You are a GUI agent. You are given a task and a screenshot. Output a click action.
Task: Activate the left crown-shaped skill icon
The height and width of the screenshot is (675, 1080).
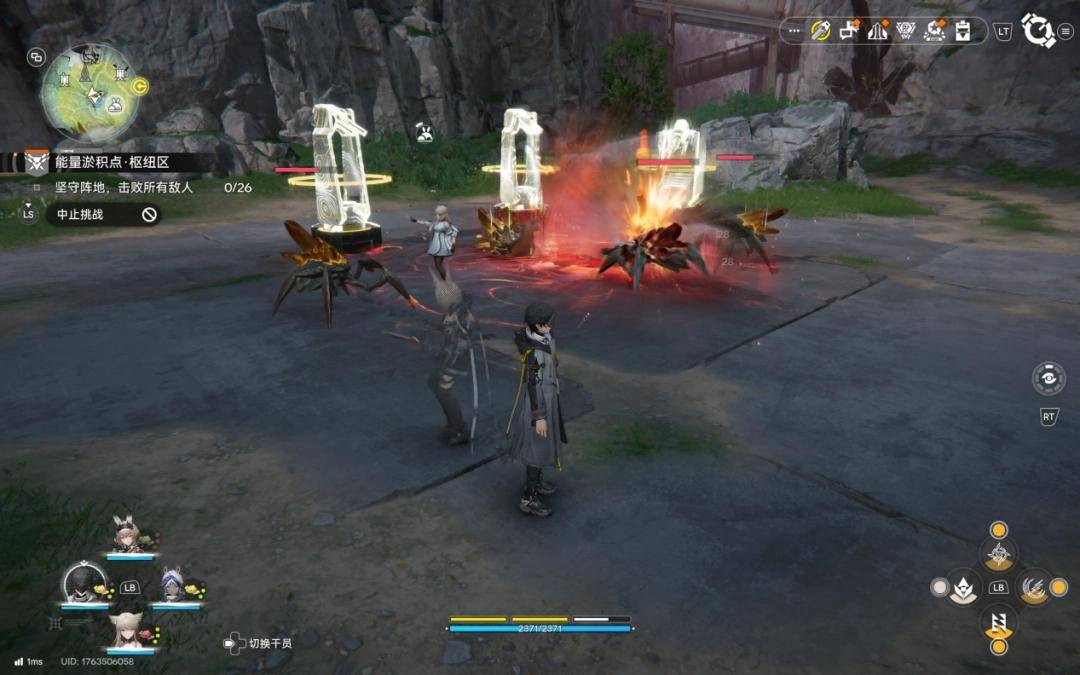[963, 587]
